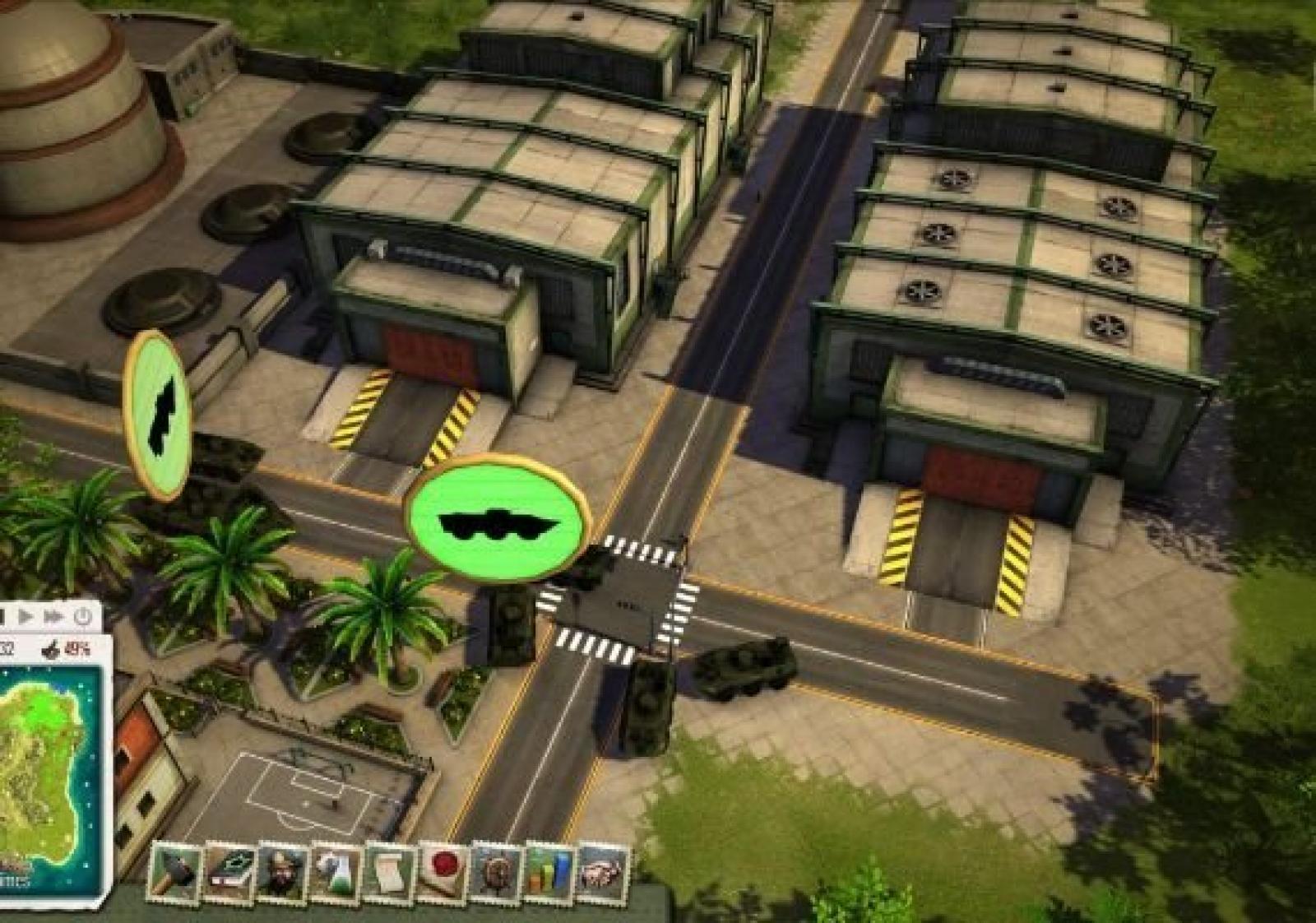Select the green soldier squad marker
The image size is (1316, 923).
pos(158,415)
